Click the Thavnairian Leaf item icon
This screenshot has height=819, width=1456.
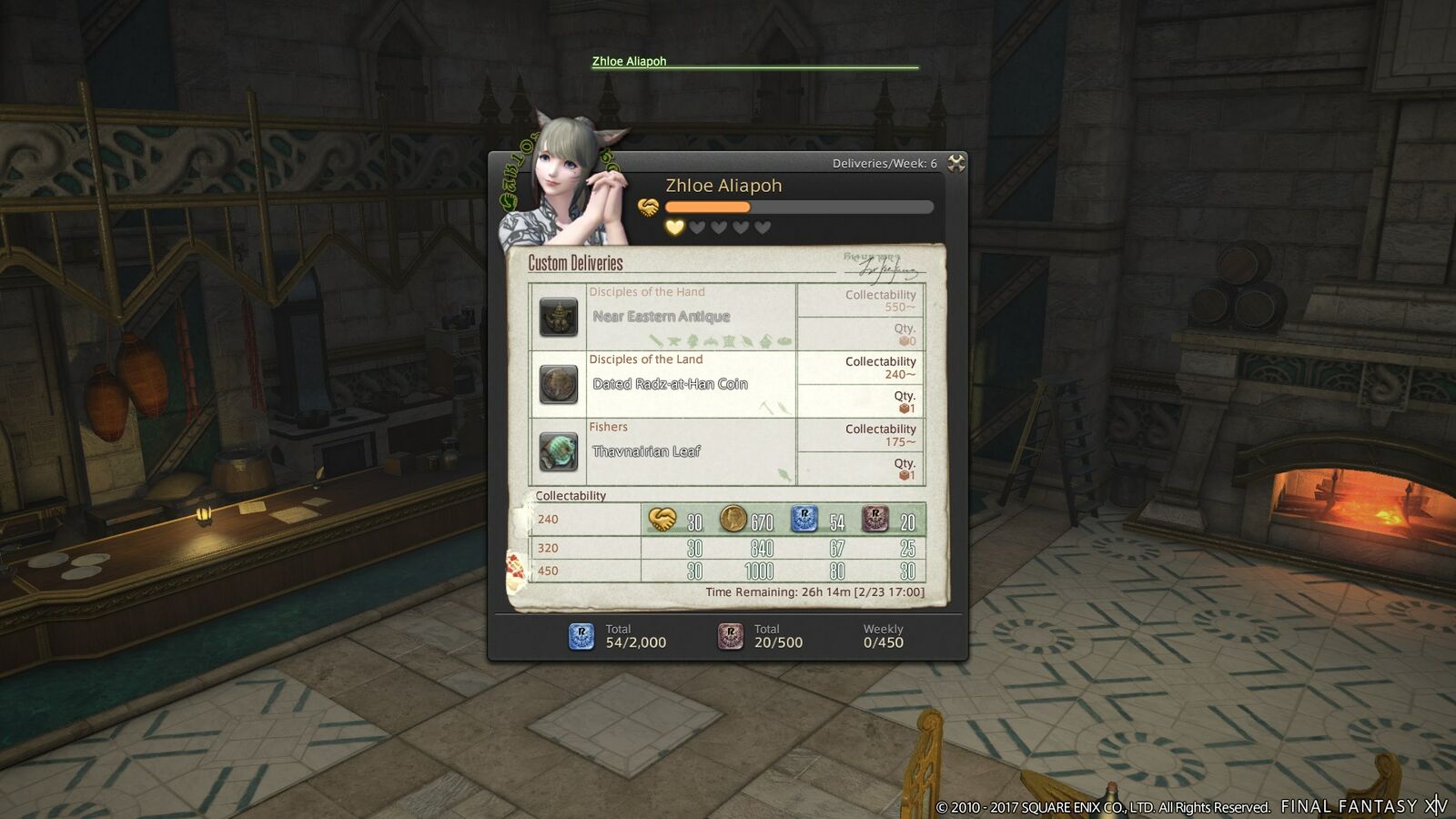(x=558, y=451)
